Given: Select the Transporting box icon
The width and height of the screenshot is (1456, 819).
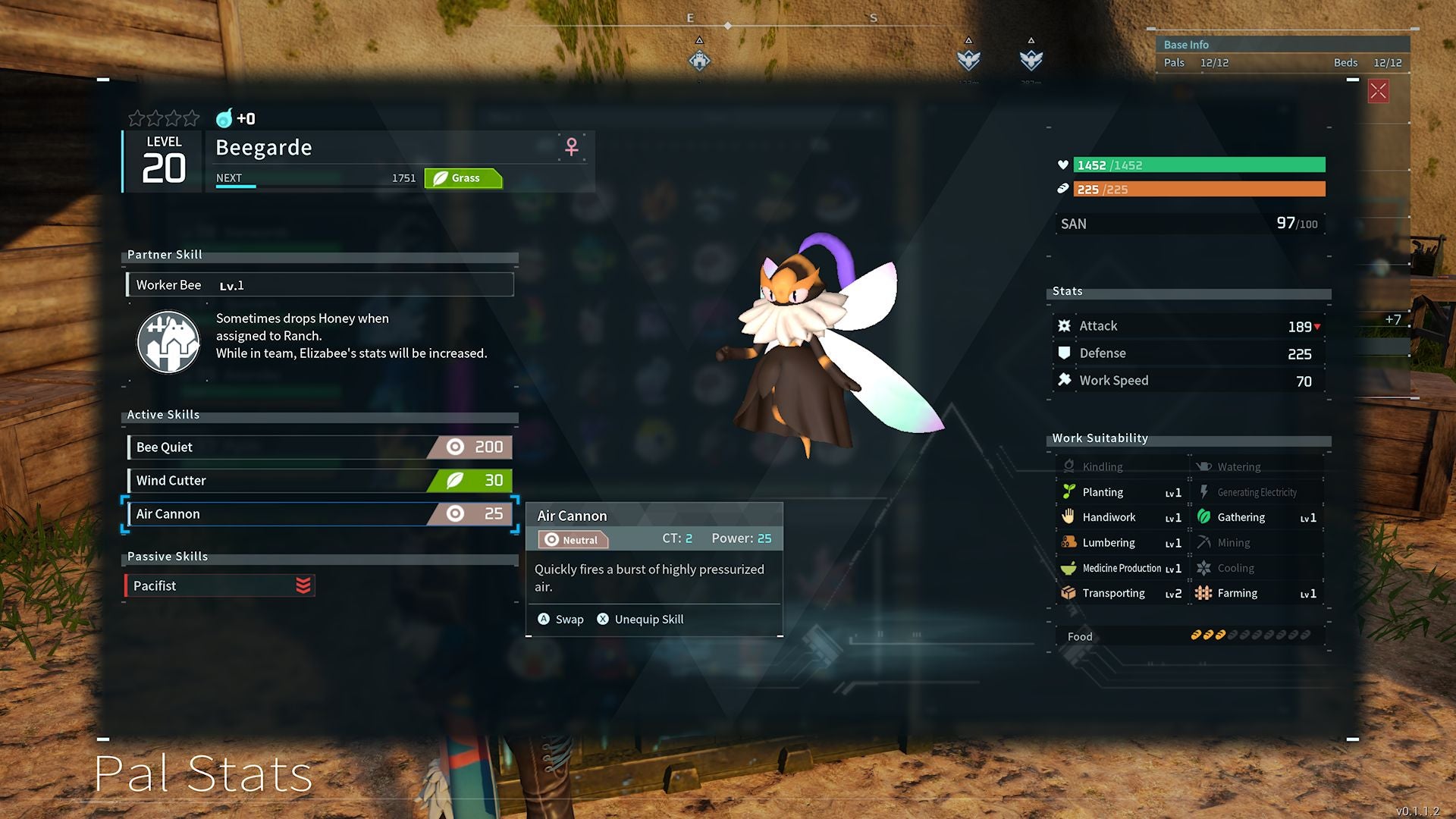Looking at the screenshot, I should [1069, 593].
